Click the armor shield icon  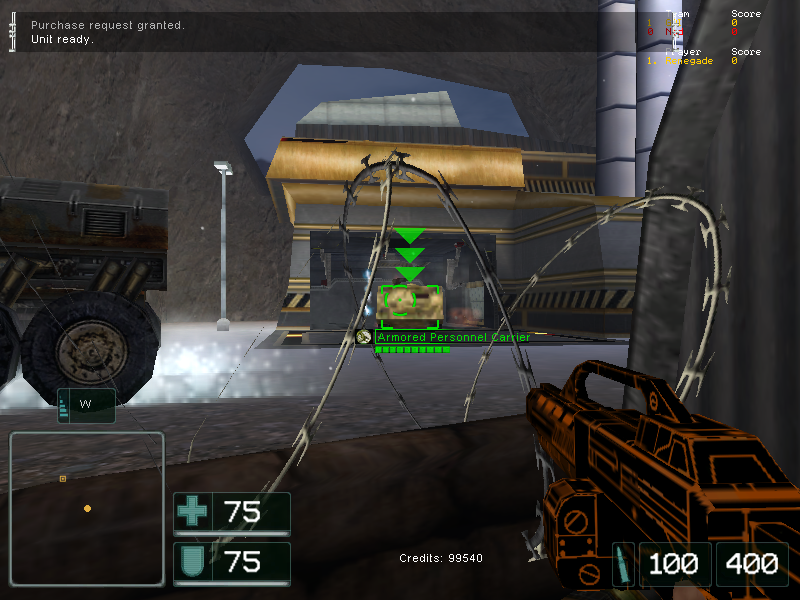(192, 563)
